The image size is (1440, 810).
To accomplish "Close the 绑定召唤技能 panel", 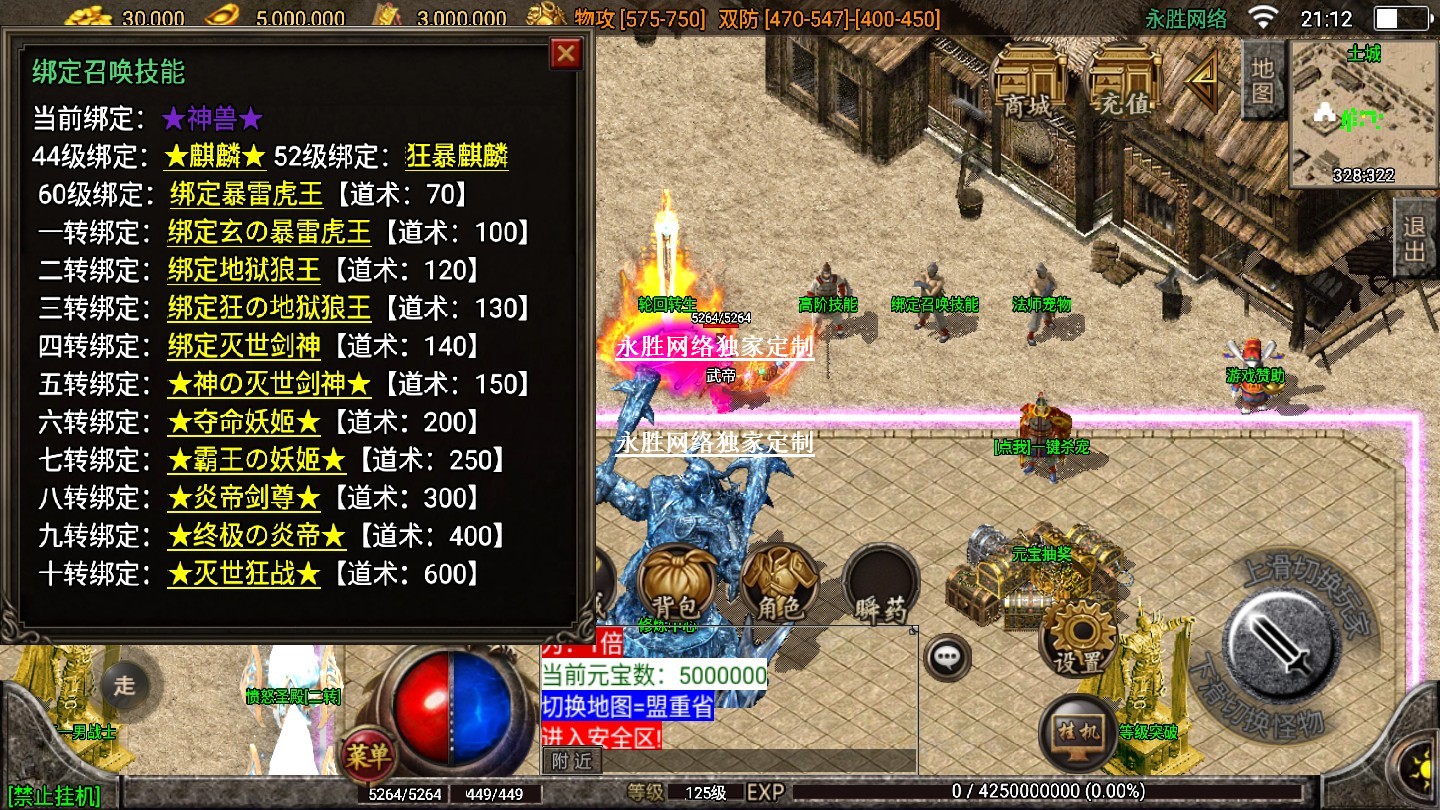I will [566, 53].
